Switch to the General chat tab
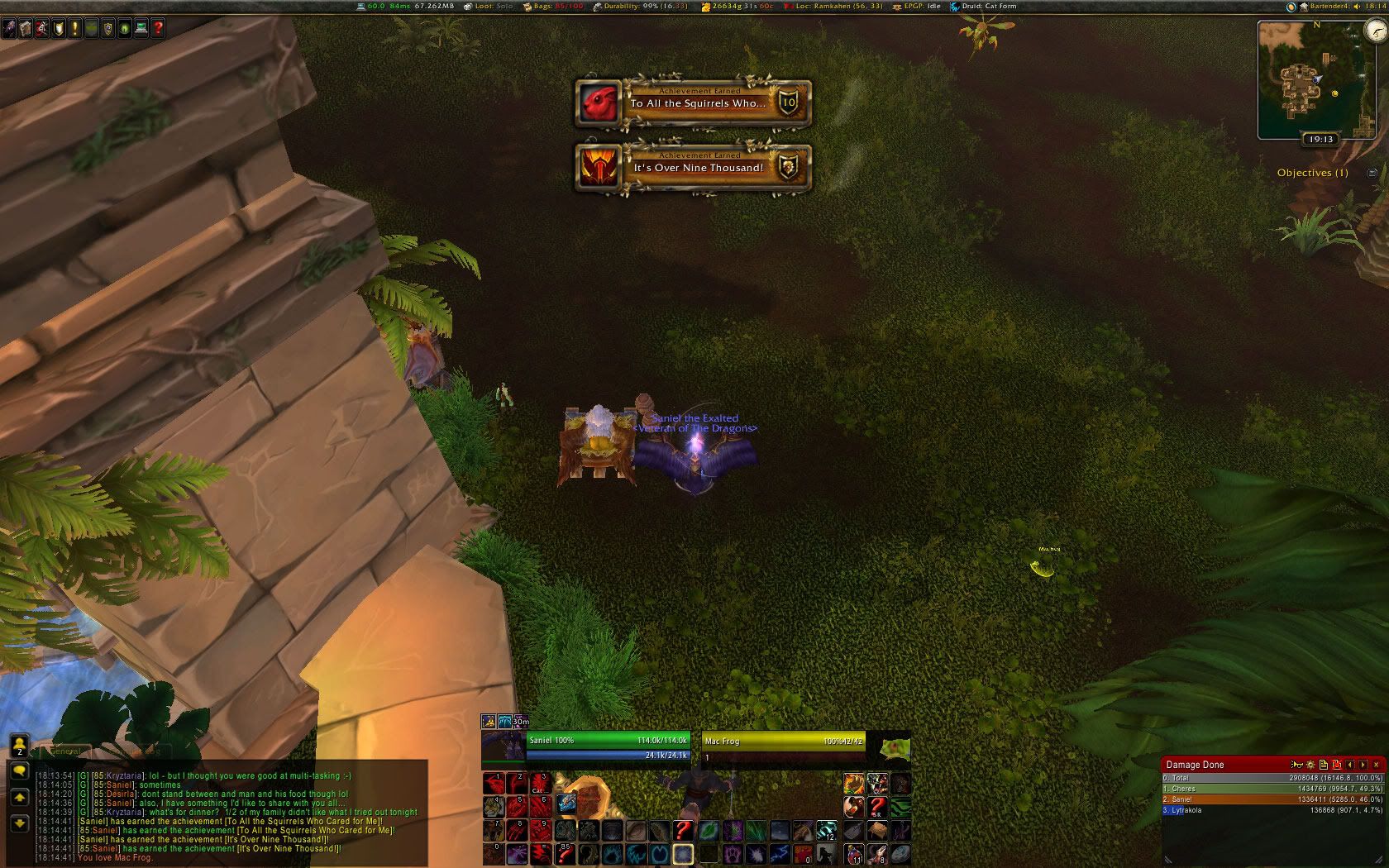 pyautogui.click(x=66, y=751)
